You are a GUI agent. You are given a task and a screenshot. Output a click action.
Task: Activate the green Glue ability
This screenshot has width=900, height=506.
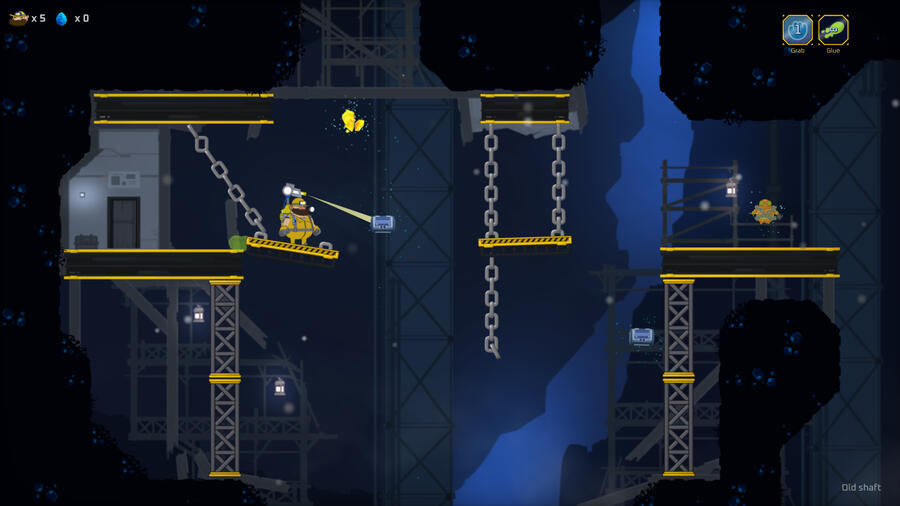click(x=833, y=30)
